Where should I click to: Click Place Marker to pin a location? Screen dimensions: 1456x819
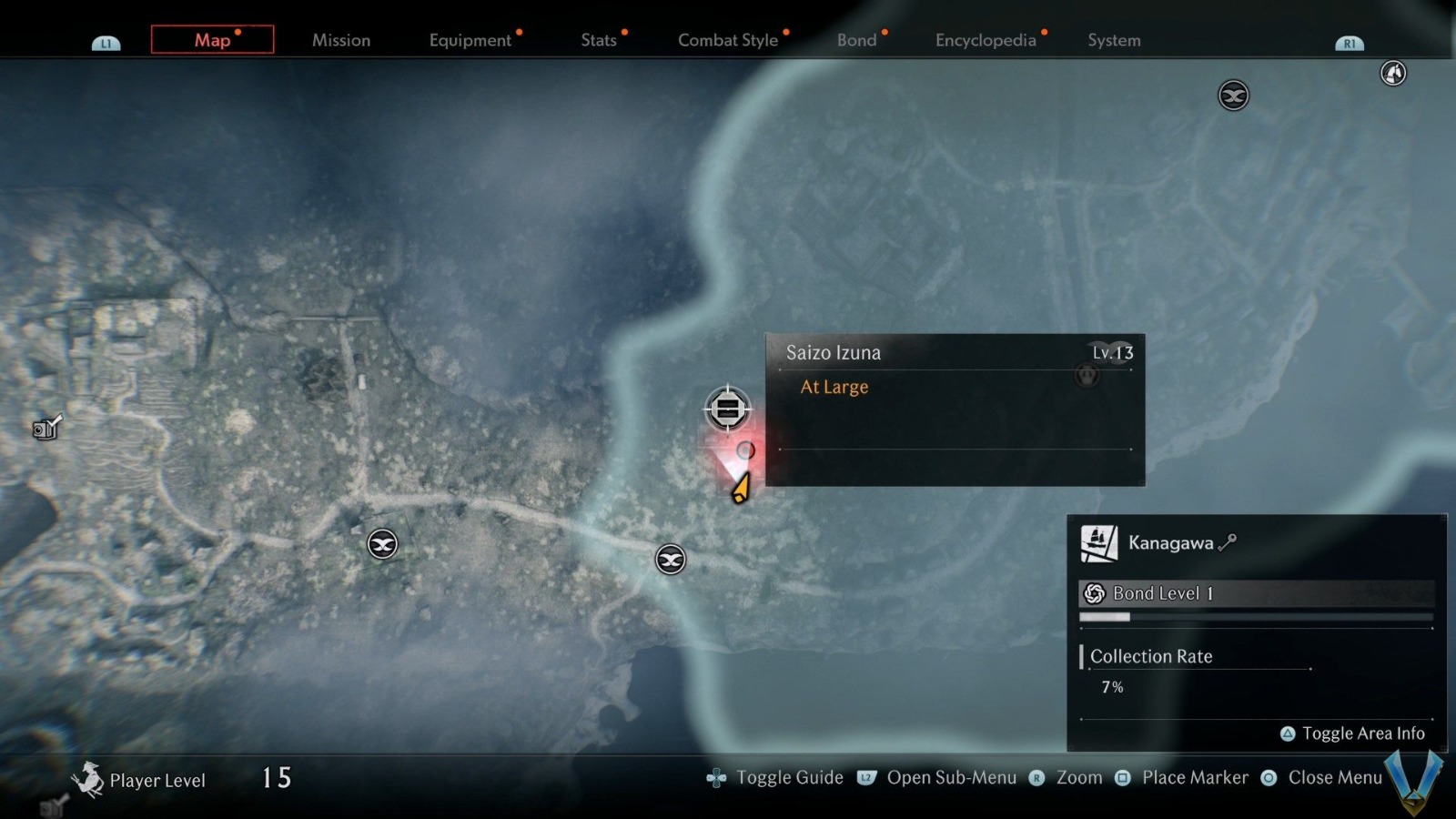1194,778
